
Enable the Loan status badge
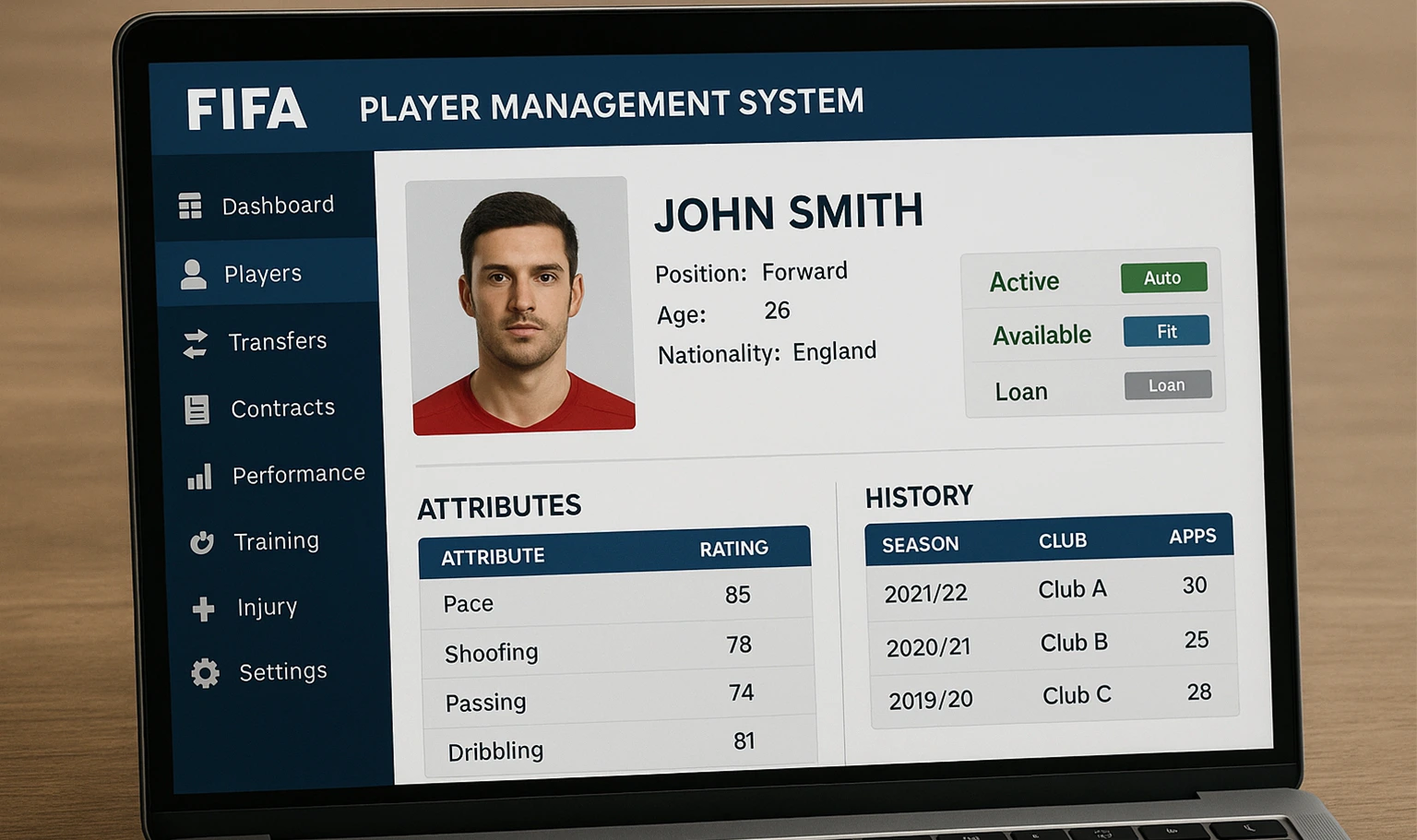(x=1168, y=385)
